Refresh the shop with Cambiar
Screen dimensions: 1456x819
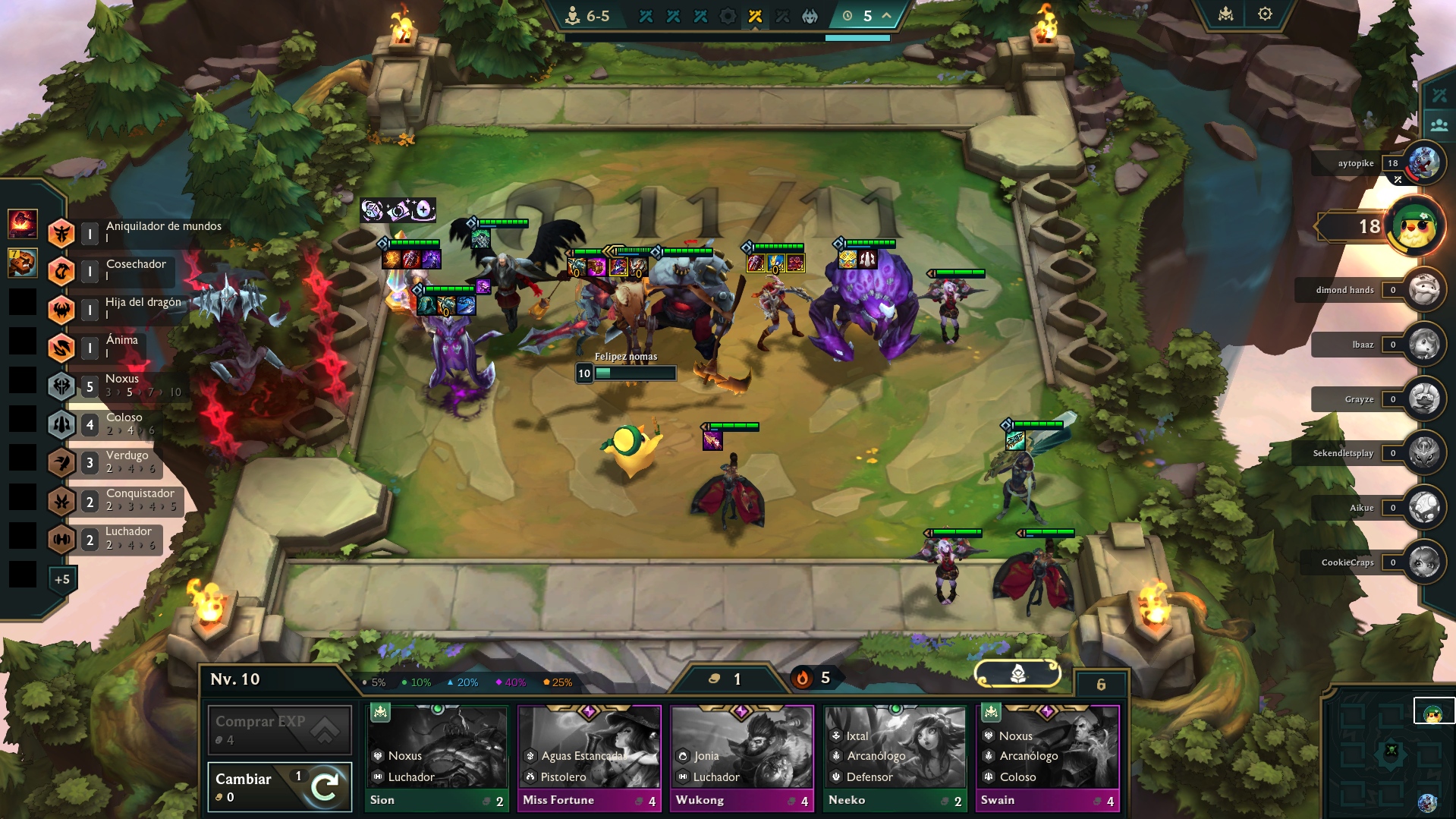279,787
